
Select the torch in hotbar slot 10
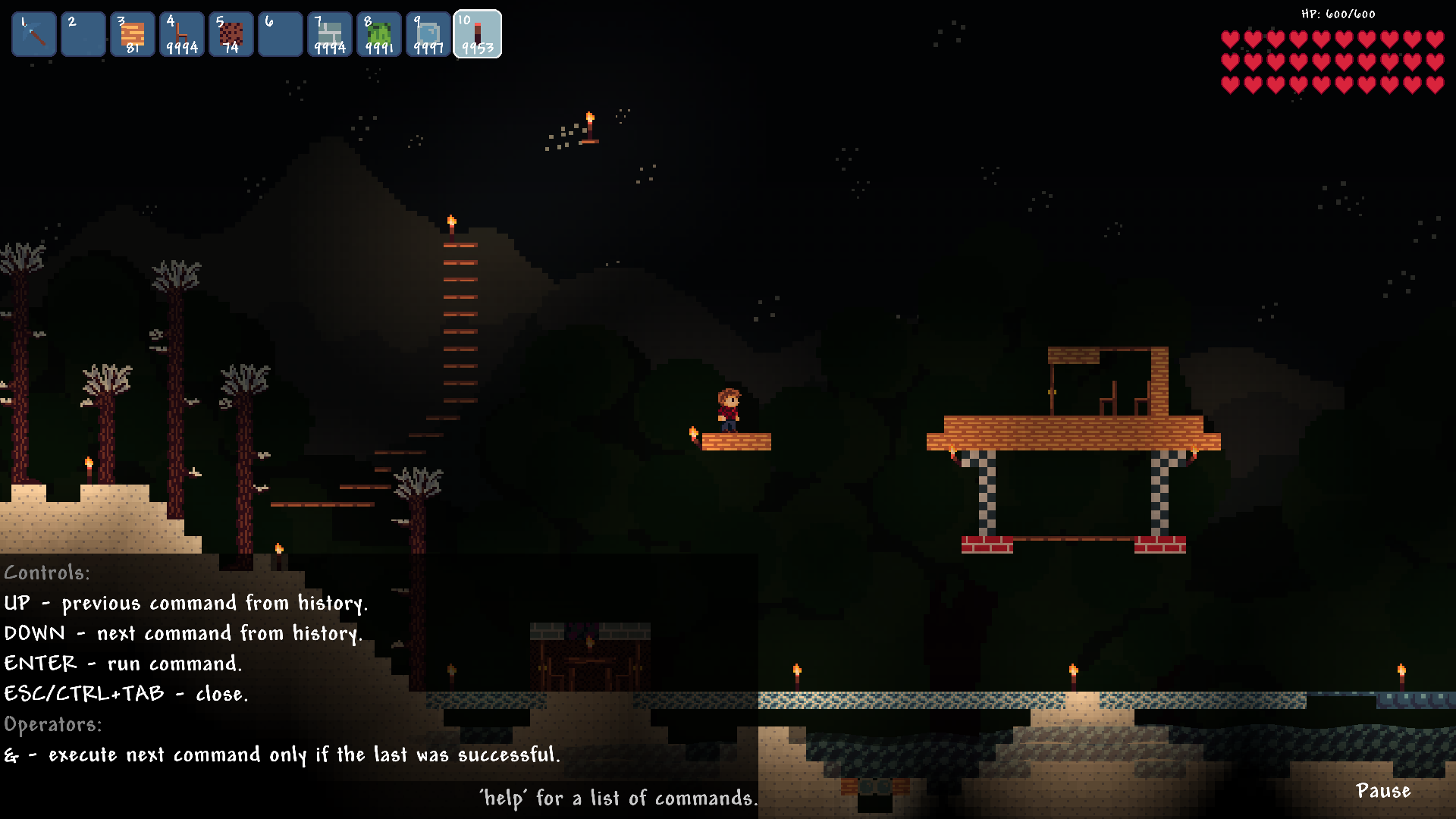[478, 34]
